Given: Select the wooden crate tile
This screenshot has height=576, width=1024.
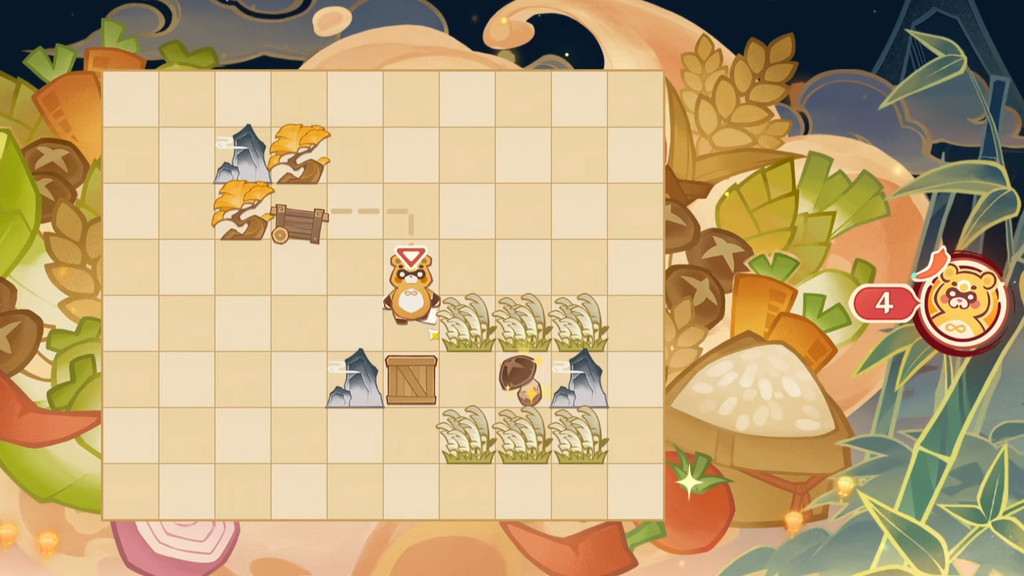Looking at the screenshot, I should [411, 380].
